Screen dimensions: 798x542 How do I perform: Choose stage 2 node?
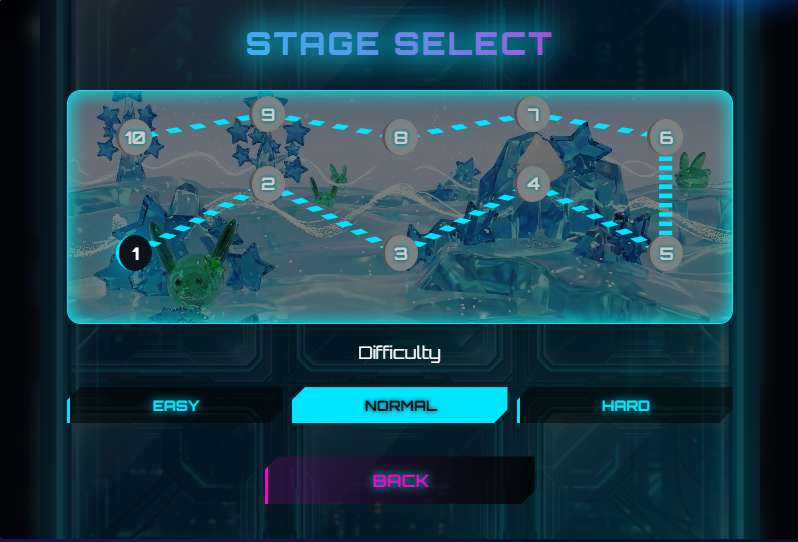click(267, 184)
